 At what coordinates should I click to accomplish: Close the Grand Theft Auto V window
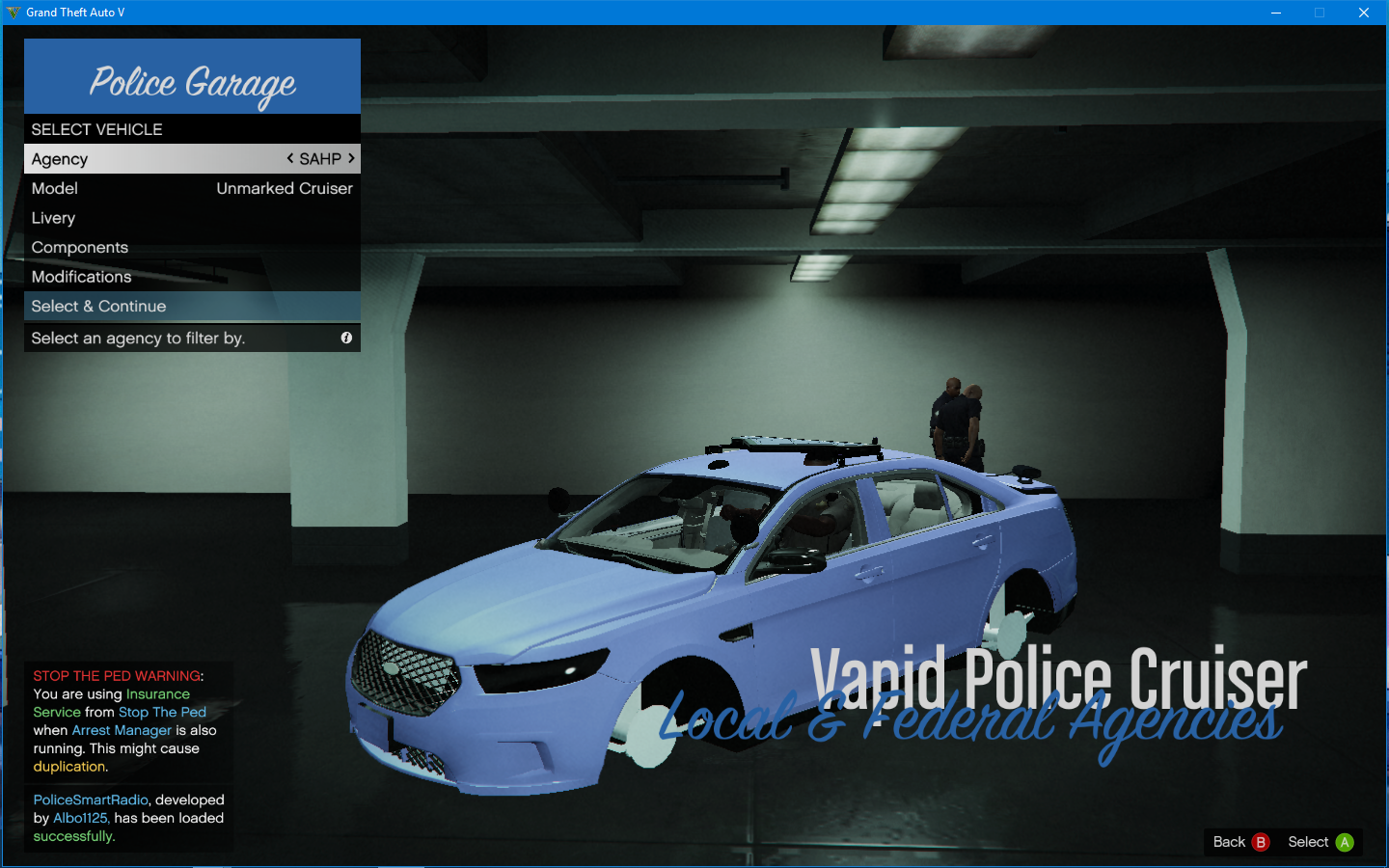[1363, 13]
